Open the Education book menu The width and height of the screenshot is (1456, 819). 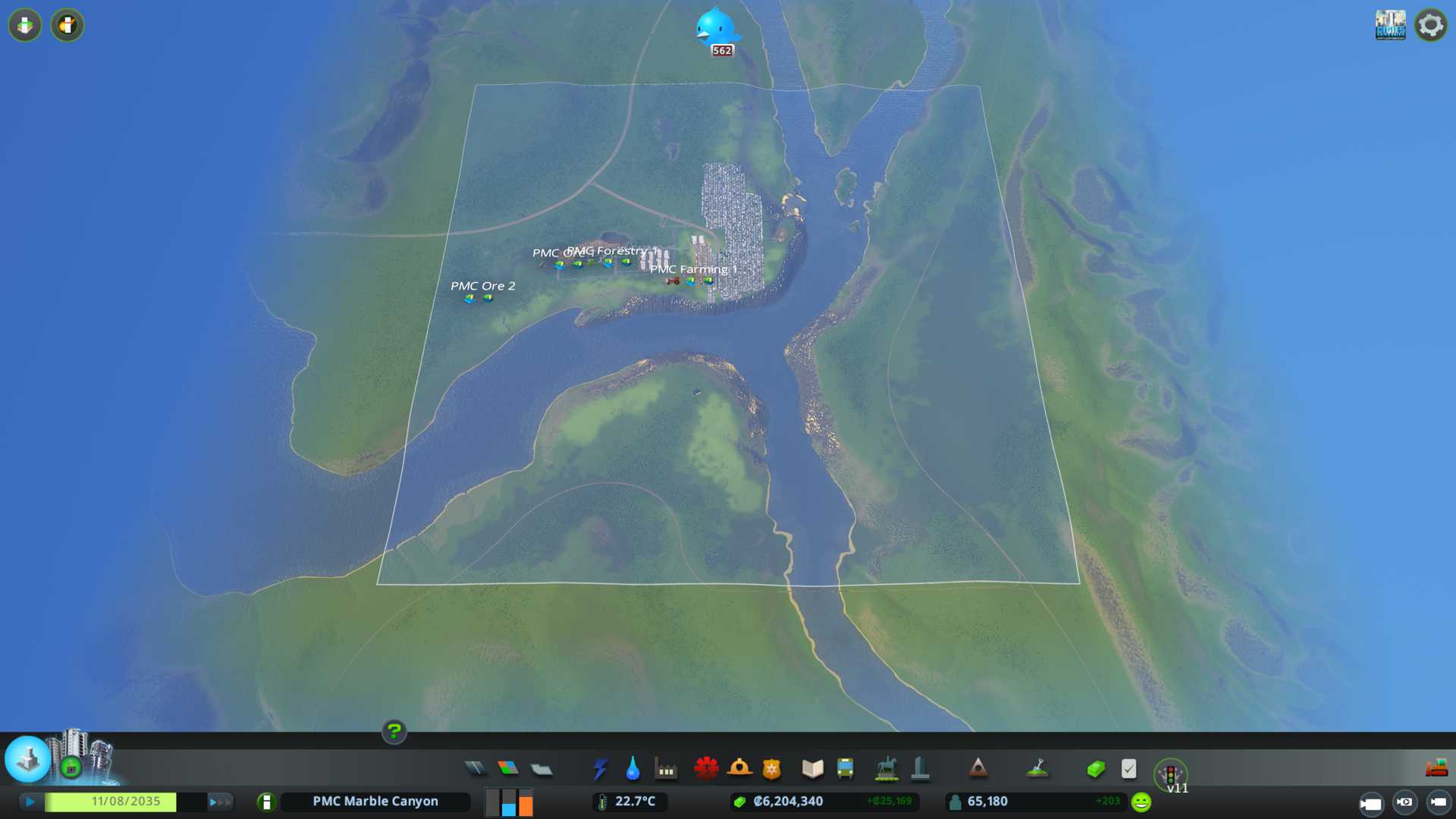pos(812,769)
